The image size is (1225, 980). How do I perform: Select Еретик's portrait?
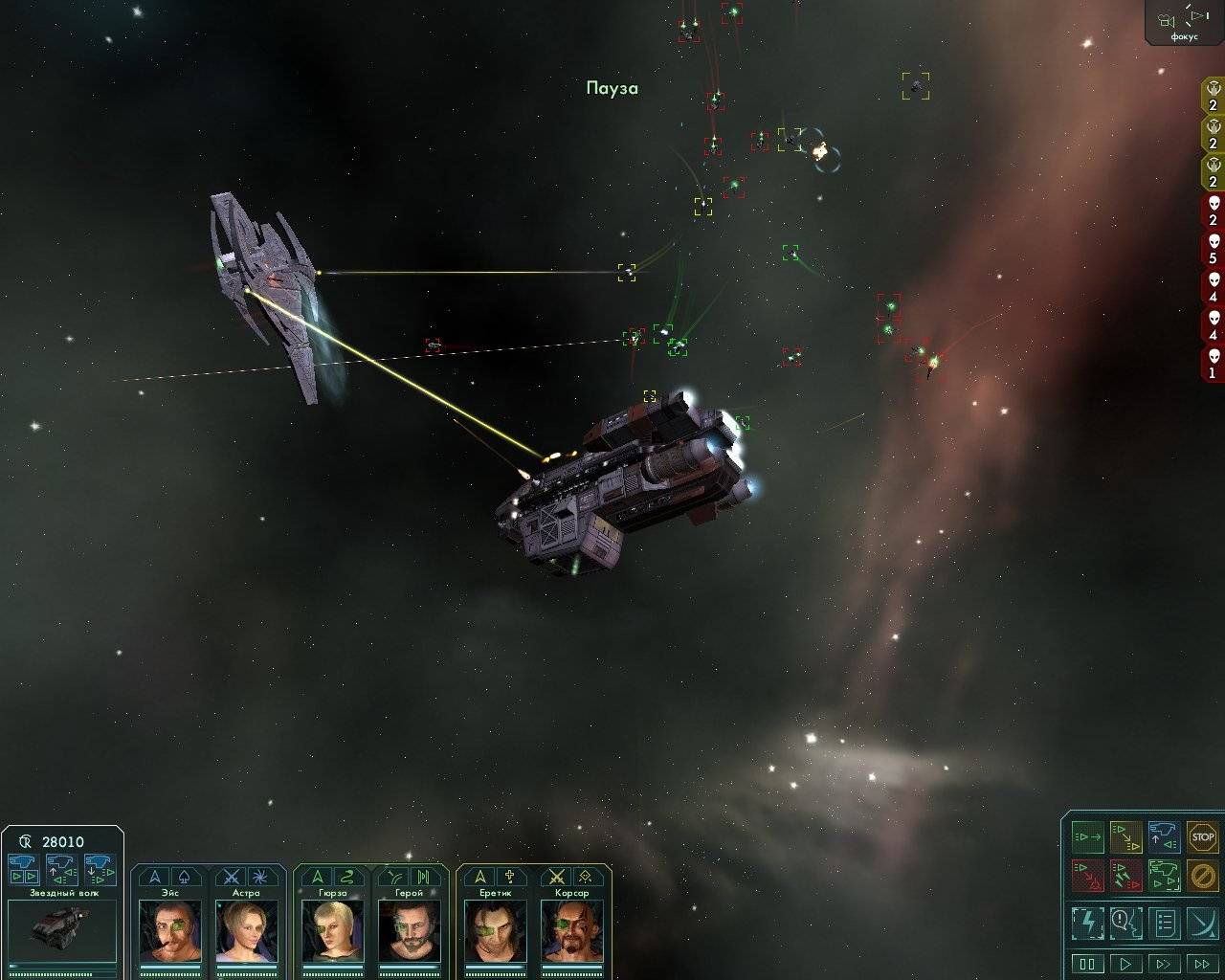[x=495, y=930]
